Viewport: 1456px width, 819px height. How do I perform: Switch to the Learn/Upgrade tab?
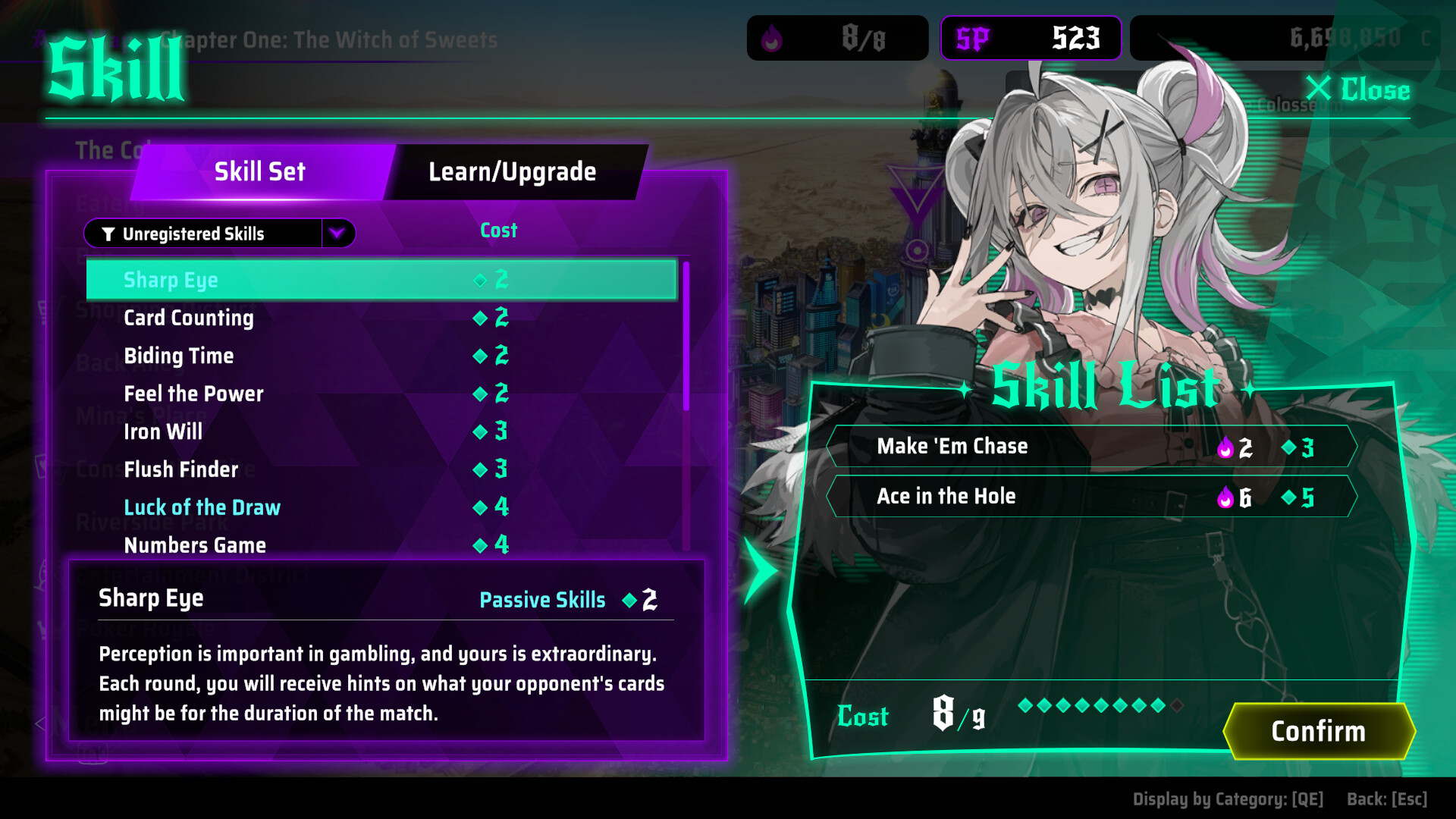(x=512, y=171)
